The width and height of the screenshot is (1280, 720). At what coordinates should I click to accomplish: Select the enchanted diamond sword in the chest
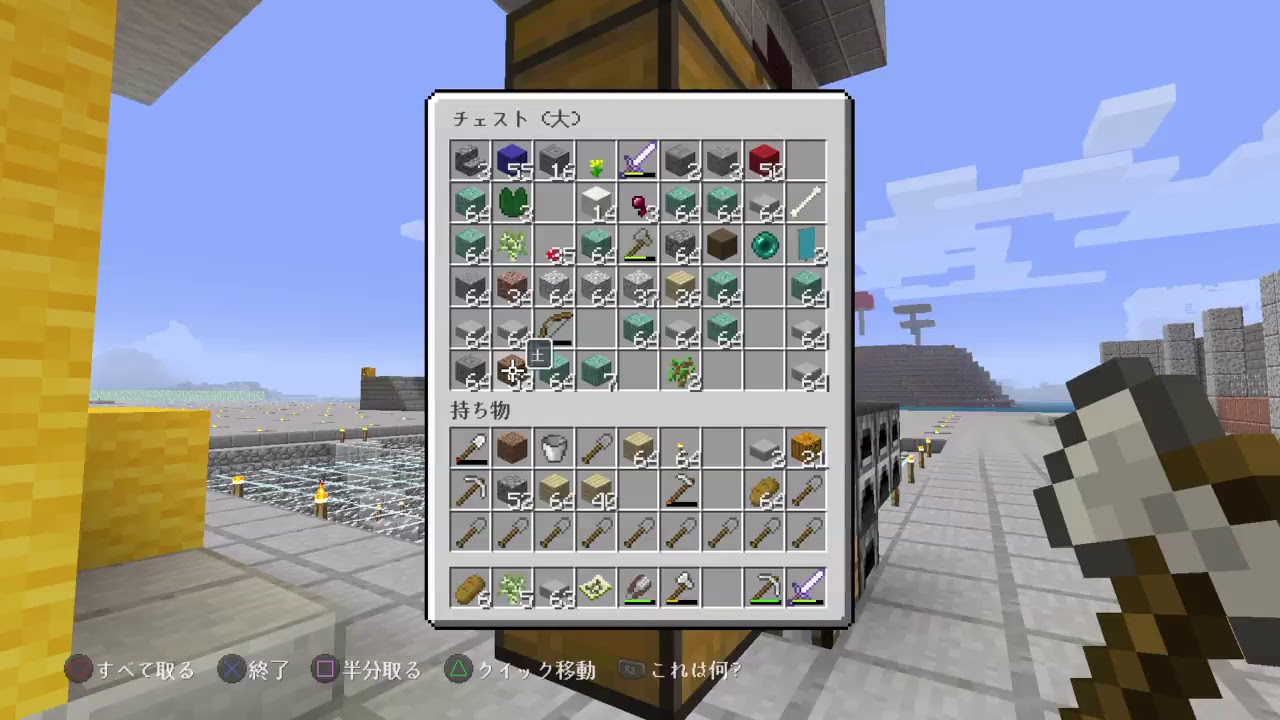(638, 160)
